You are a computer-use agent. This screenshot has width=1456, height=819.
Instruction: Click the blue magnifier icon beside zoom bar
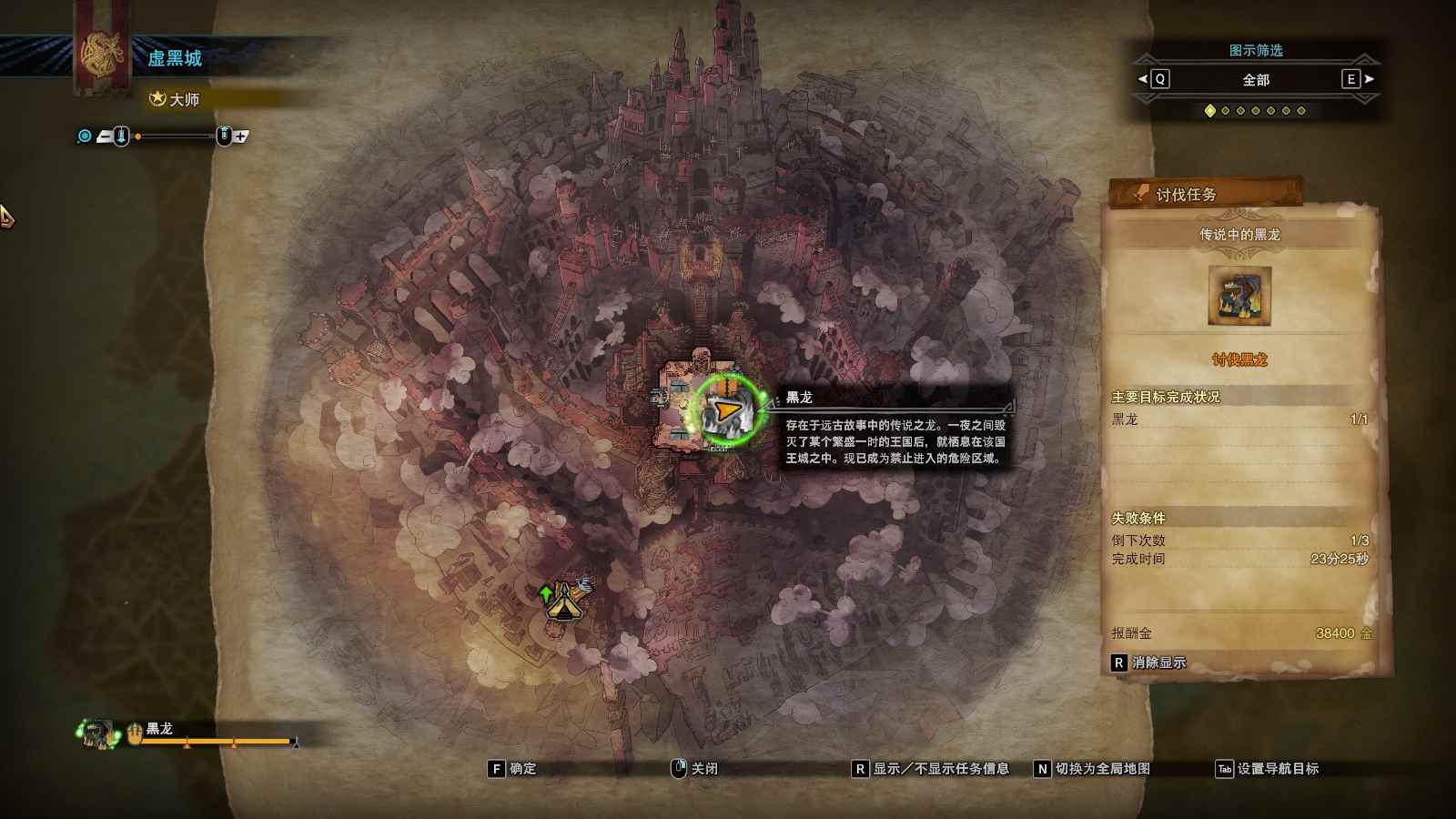click(85, 136)
